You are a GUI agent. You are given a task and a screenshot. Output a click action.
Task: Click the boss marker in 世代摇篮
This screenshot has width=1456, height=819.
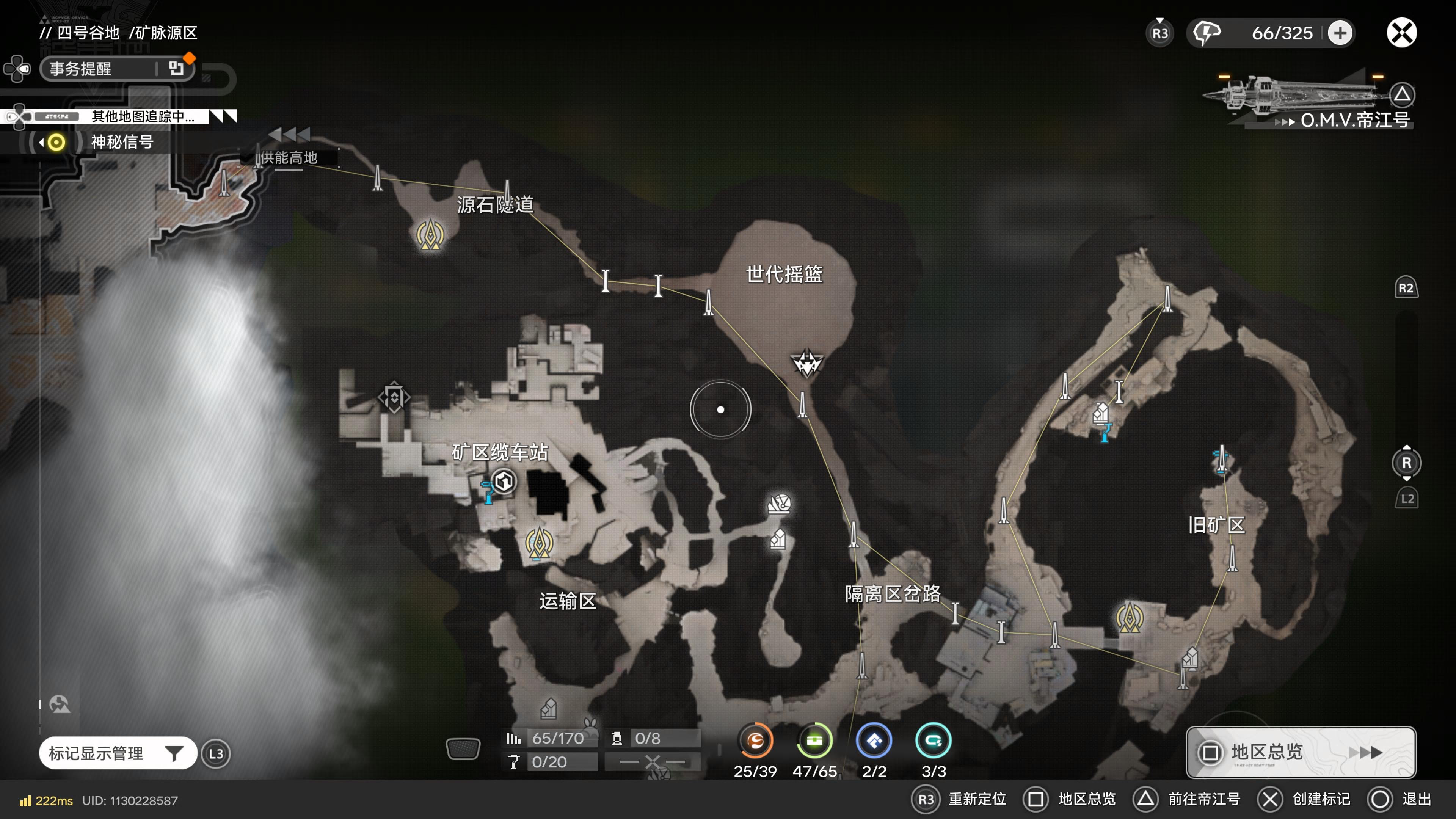coord(806,362)
